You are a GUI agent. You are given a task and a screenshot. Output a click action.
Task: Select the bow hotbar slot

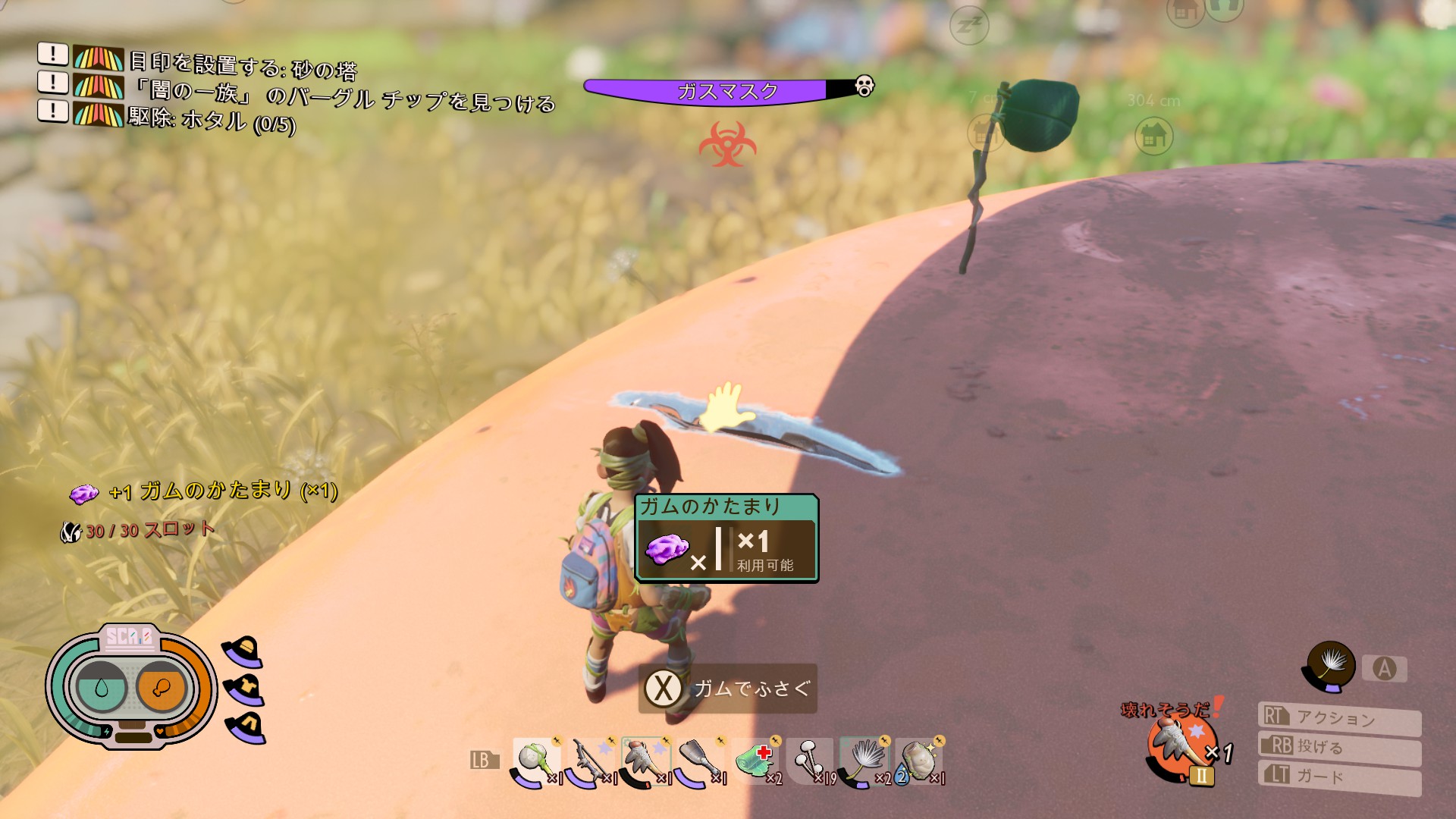591,761
